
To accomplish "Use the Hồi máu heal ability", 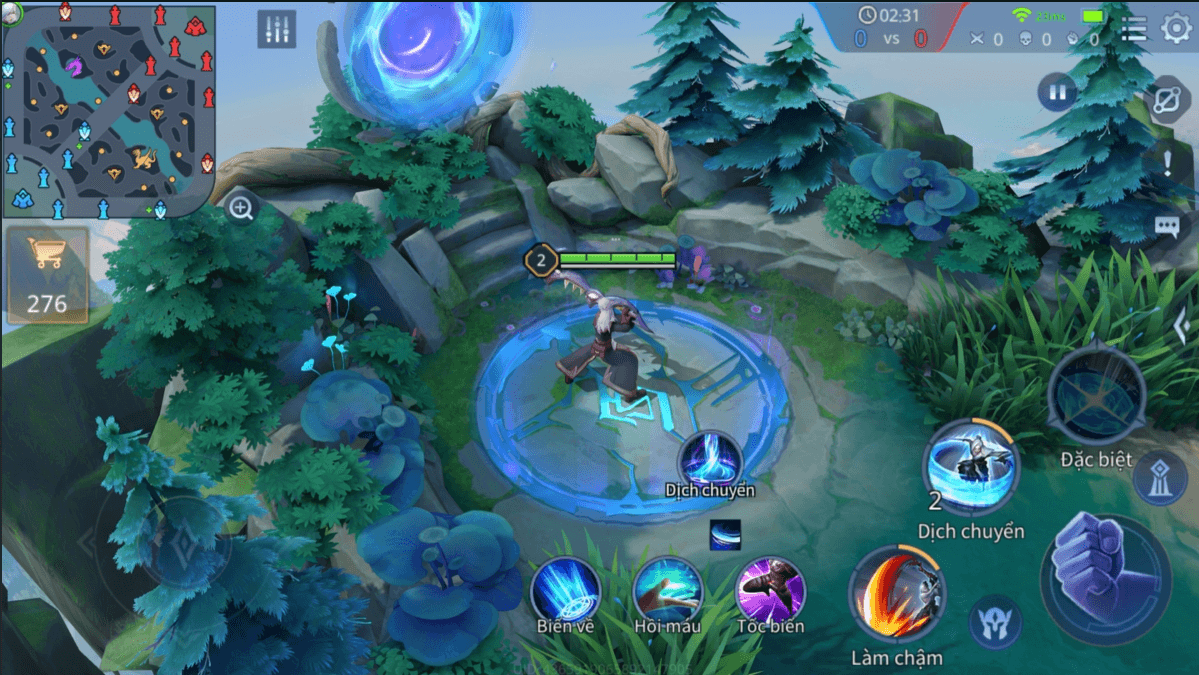I will click(667, 591).
